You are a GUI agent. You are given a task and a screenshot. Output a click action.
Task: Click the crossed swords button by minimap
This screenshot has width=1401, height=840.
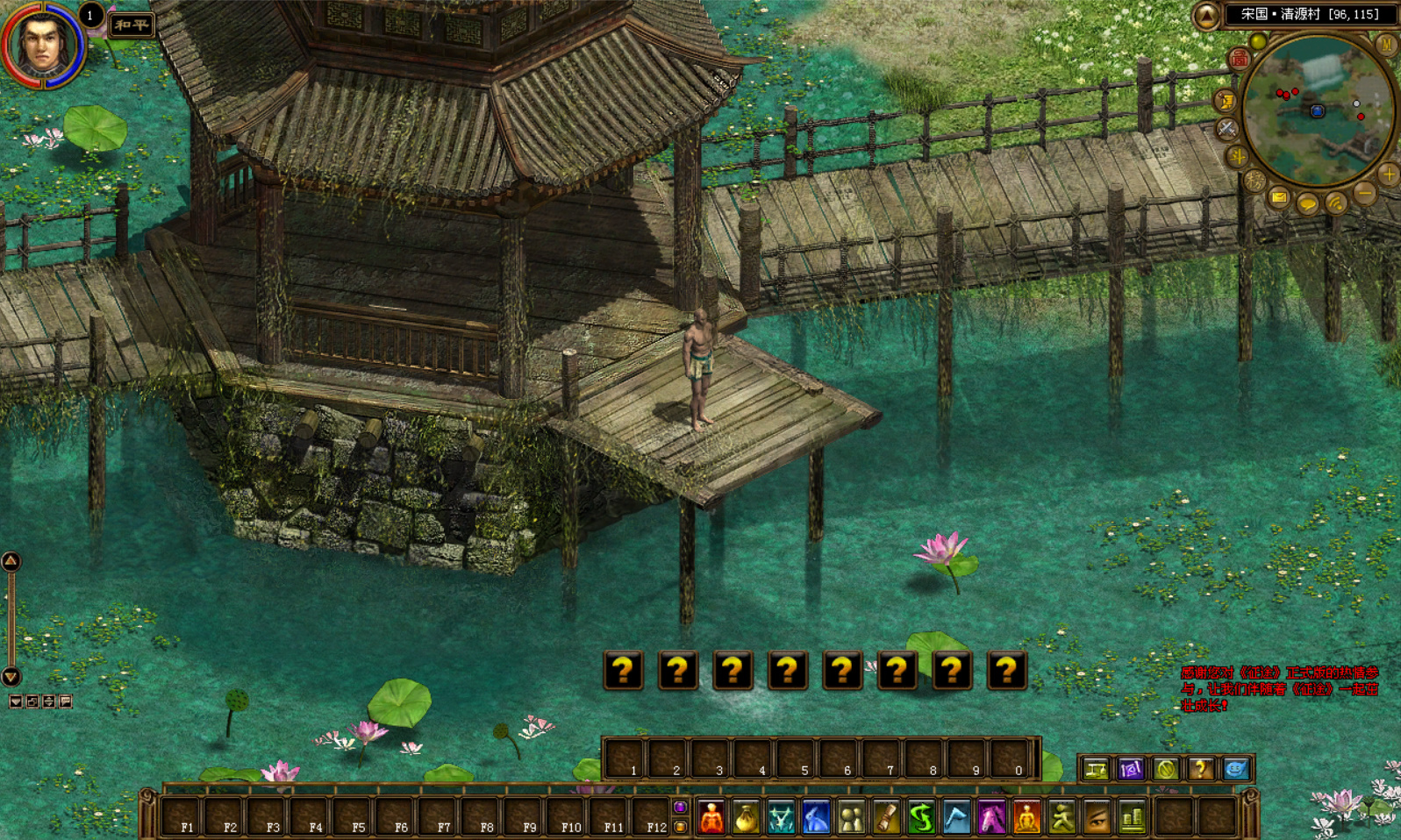(1226, 129)
